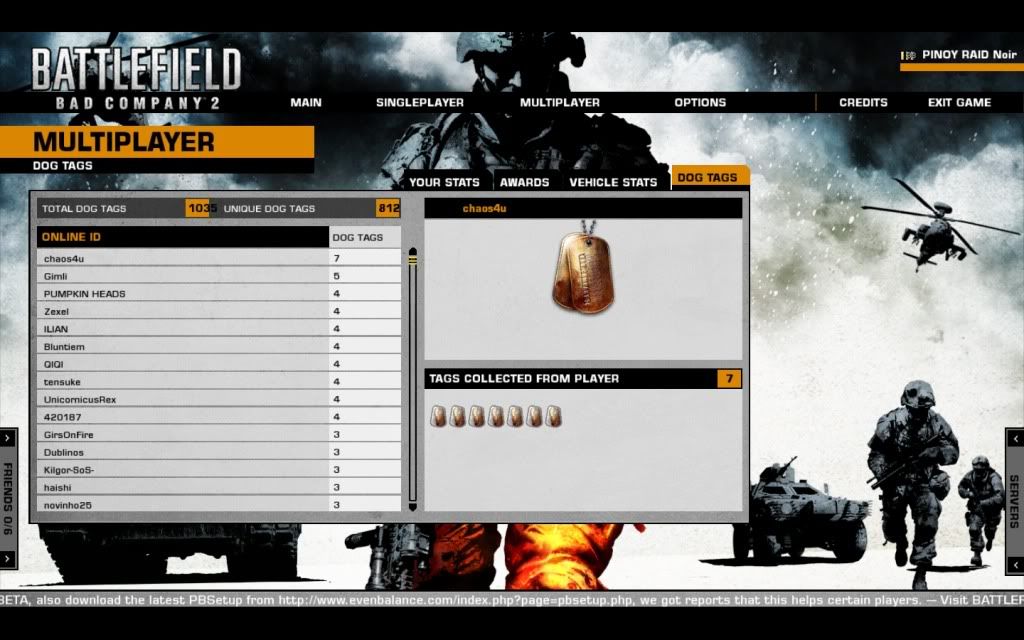This screenshot has height=640, width=1024.
Task: Select Multiplayer in the top navigation
Action: pyautogui.click(x=559, y=102)
